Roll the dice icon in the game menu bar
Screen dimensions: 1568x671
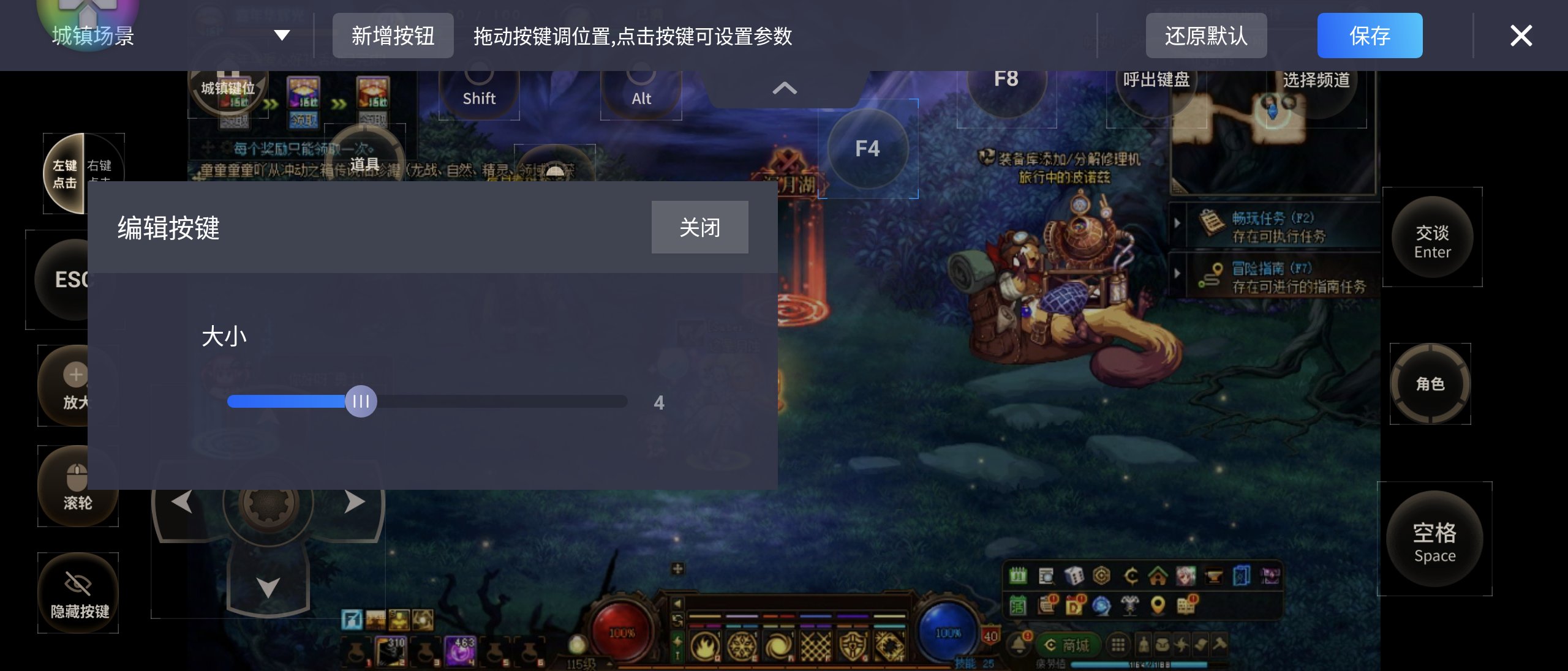tap(1074, 576)
